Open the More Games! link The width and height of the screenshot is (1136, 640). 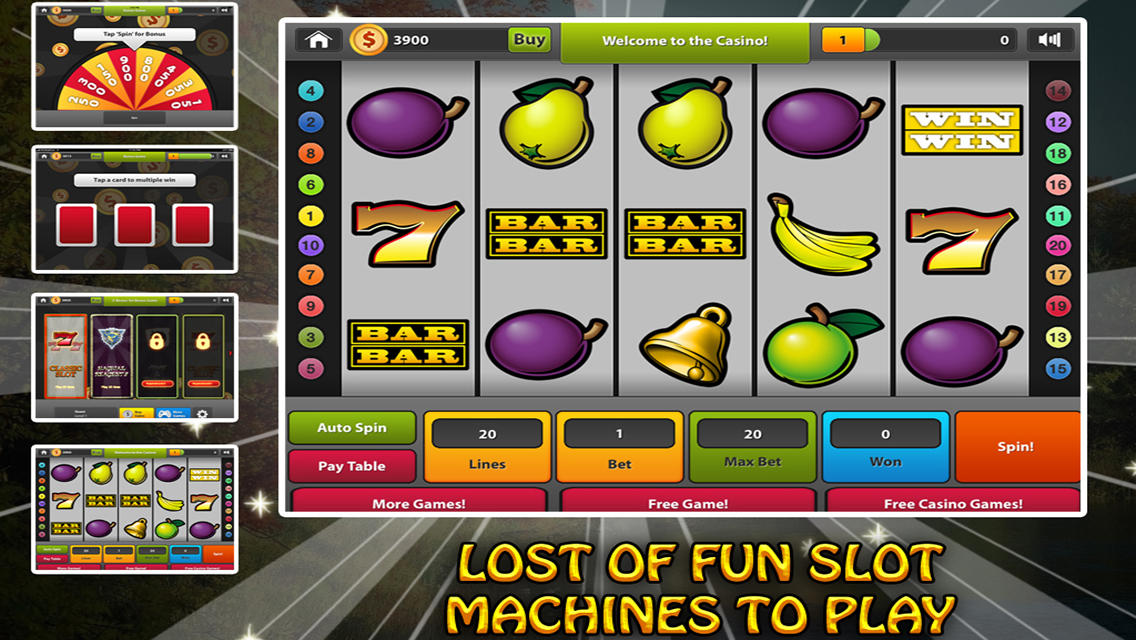click(x=419, y=502)
